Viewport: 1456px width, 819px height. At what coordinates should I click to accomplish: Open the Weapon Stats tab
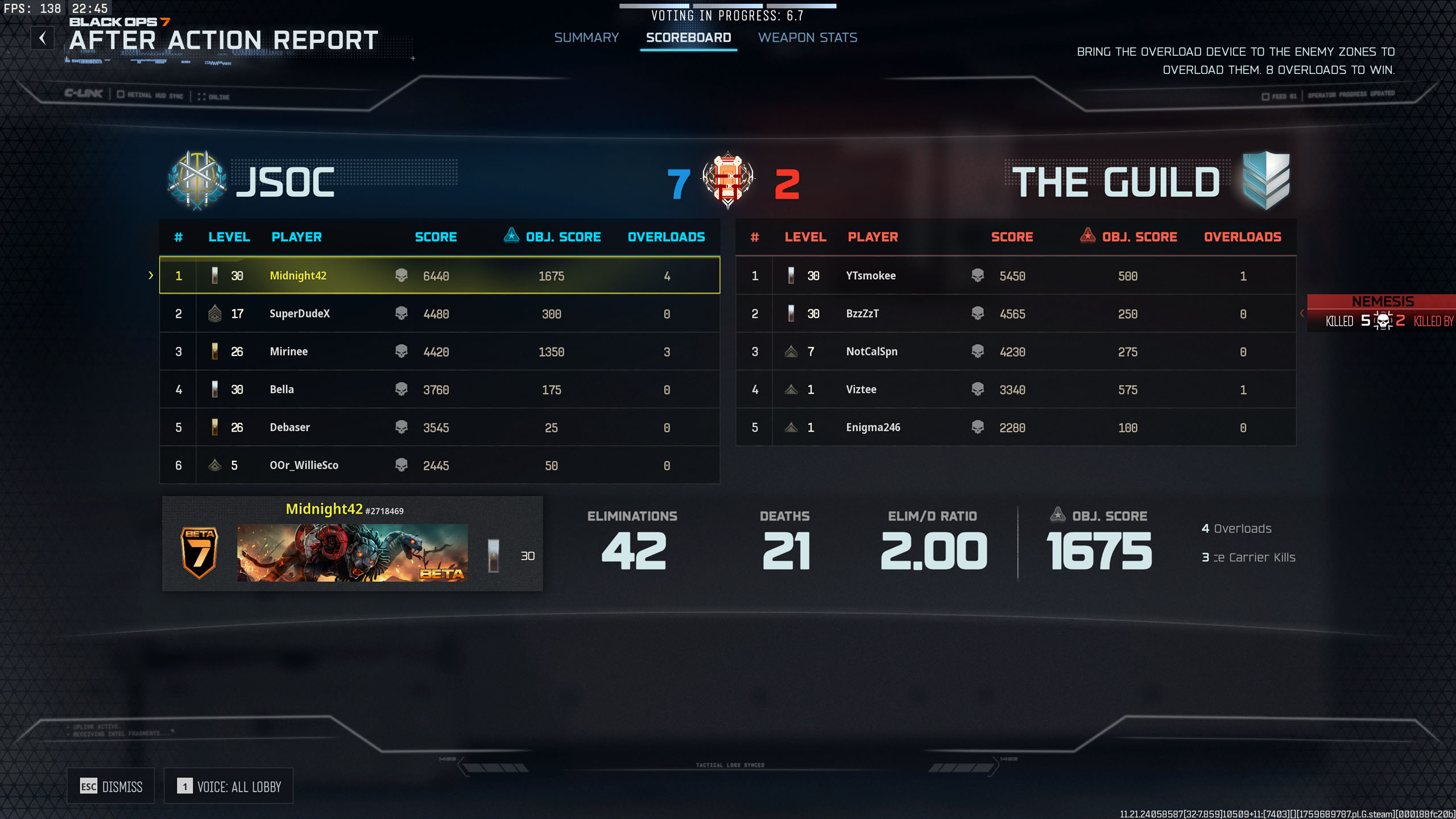(807, 38)
